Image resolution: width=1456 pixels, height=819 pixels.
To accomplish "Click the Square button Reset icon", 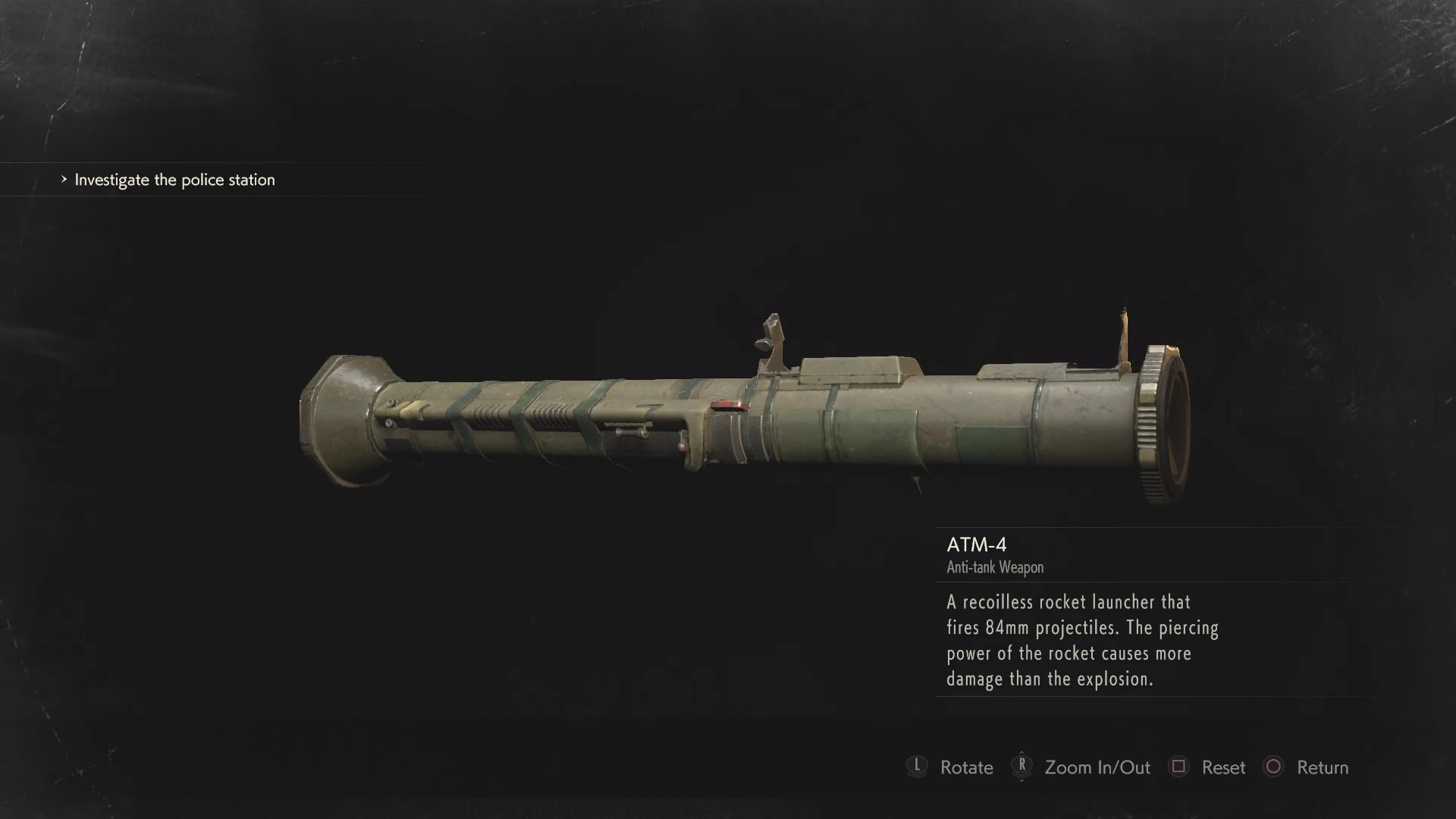I will [x=1178, y=767].
